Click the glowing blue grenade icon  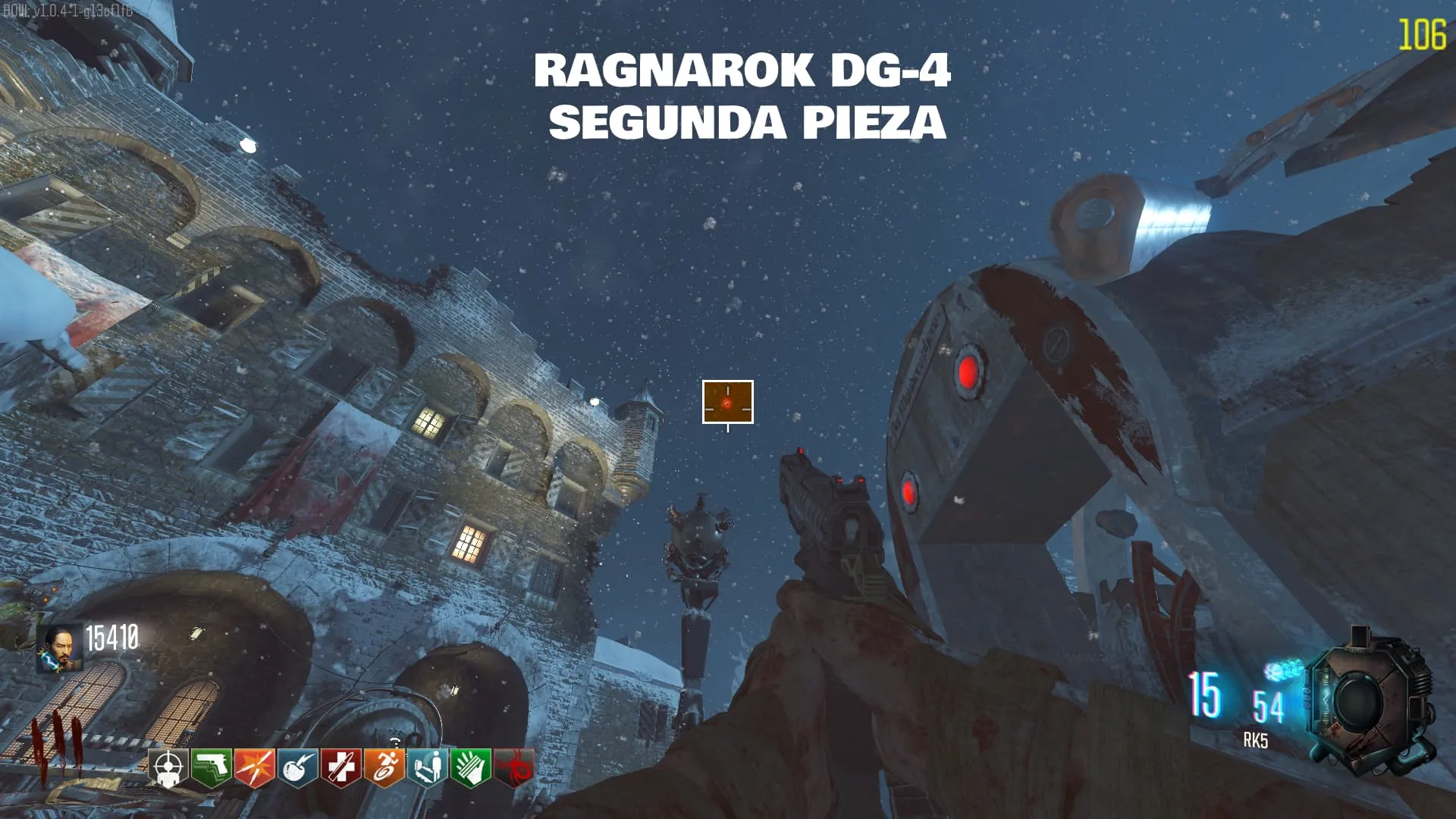point(1282,670)
